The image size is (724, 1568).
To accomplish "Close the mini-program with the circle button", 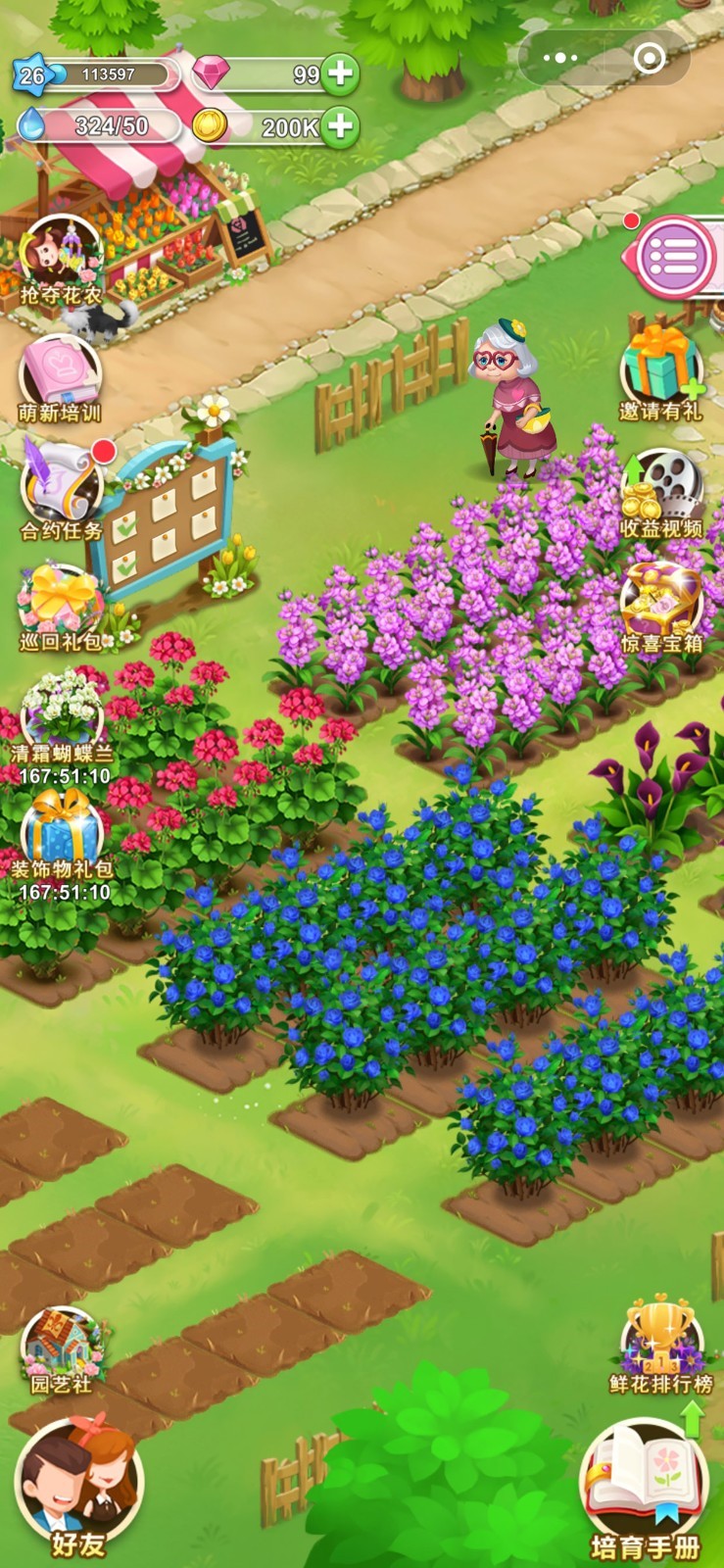I will 650,59.
